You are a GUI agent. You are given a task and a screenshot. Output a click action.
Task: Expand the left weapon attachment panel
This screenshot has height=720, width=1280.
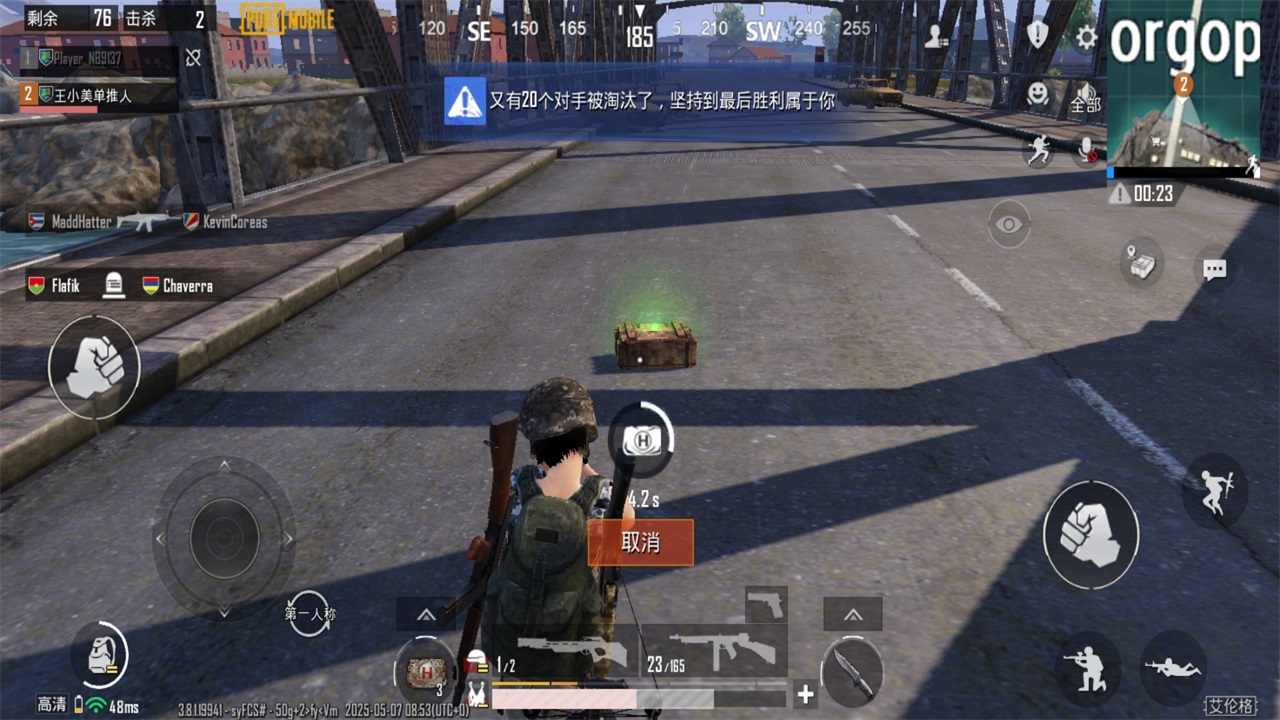426,616
